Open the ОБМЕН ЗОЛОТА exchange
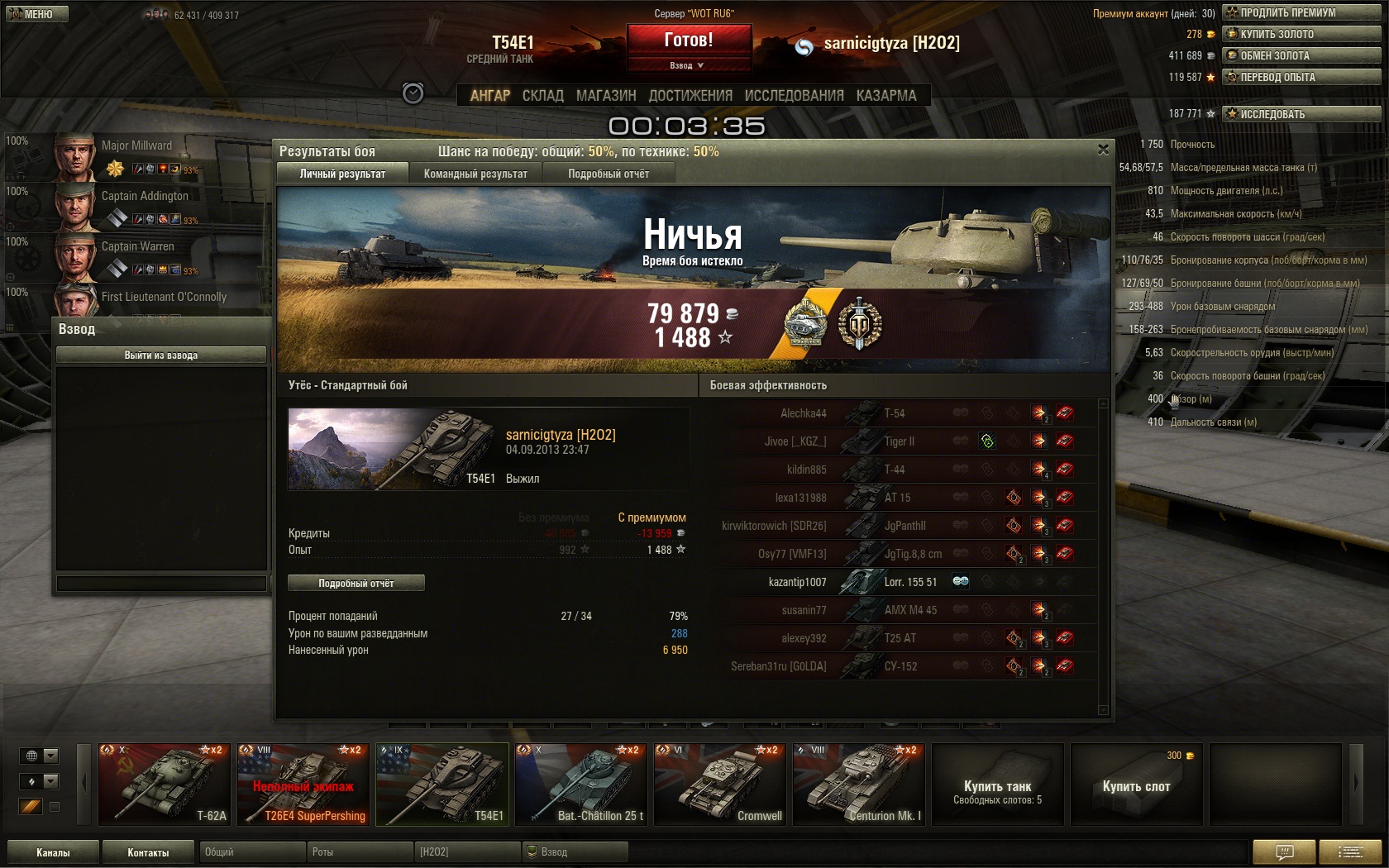 [1302, 55]
